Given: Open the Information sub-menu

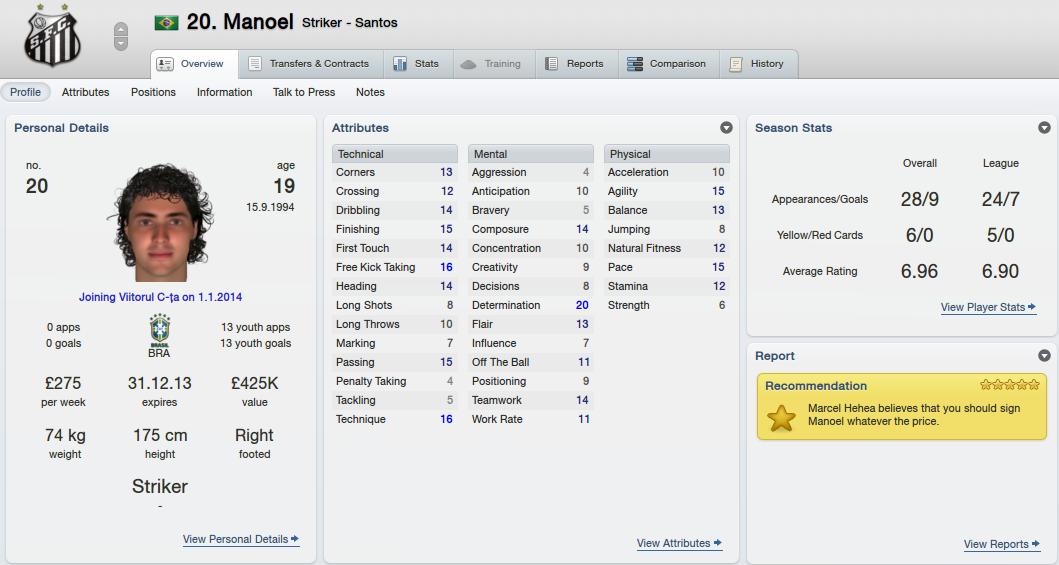Looking at the screenshot, I should tap(224, 92).
